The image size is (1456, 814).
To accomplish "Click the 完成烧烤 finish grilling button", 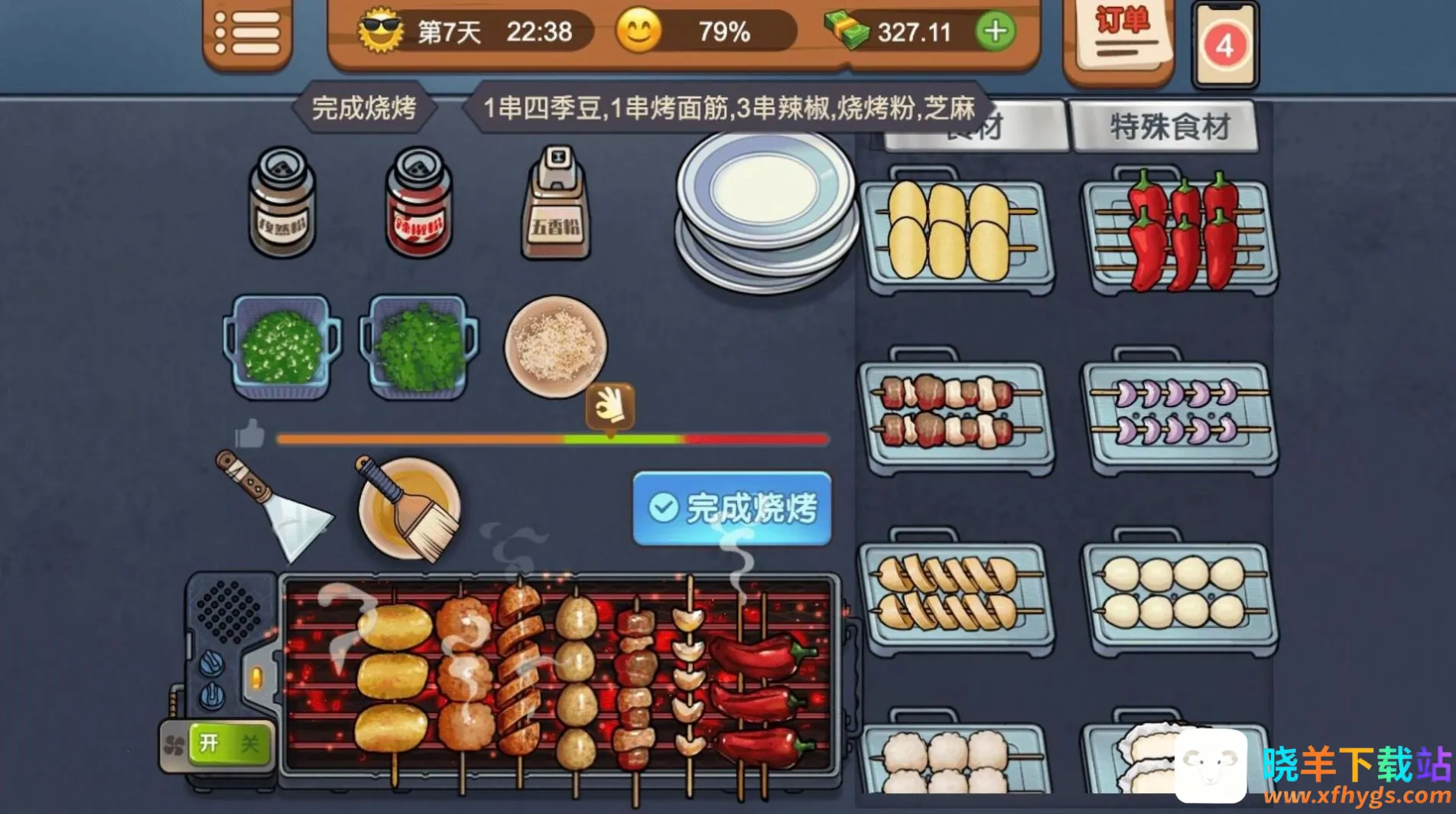I will (732, 508).
